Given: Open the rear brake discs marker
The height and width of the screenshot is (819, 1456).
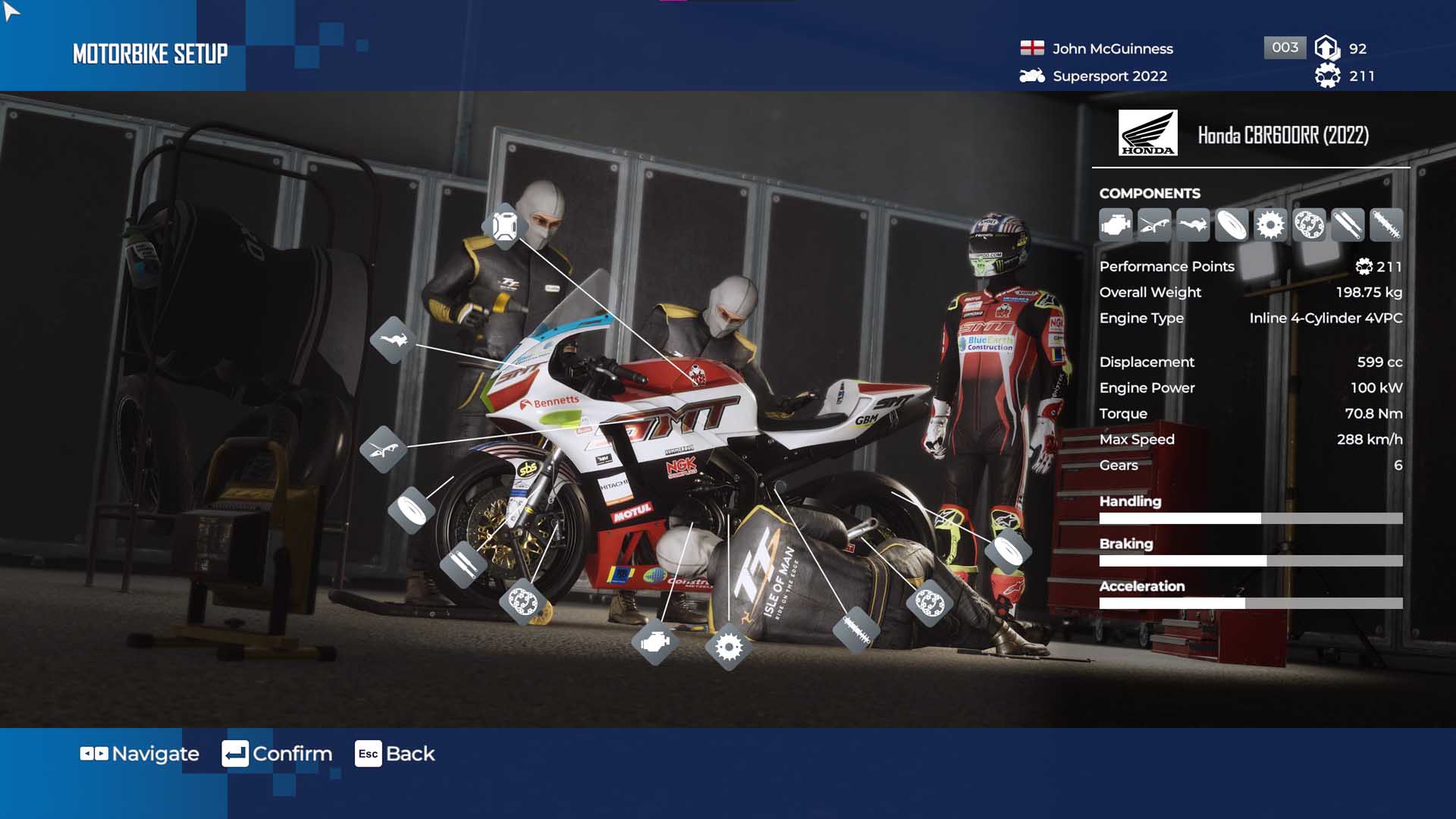Looking at the screenshot, I should tap(929, 603).
